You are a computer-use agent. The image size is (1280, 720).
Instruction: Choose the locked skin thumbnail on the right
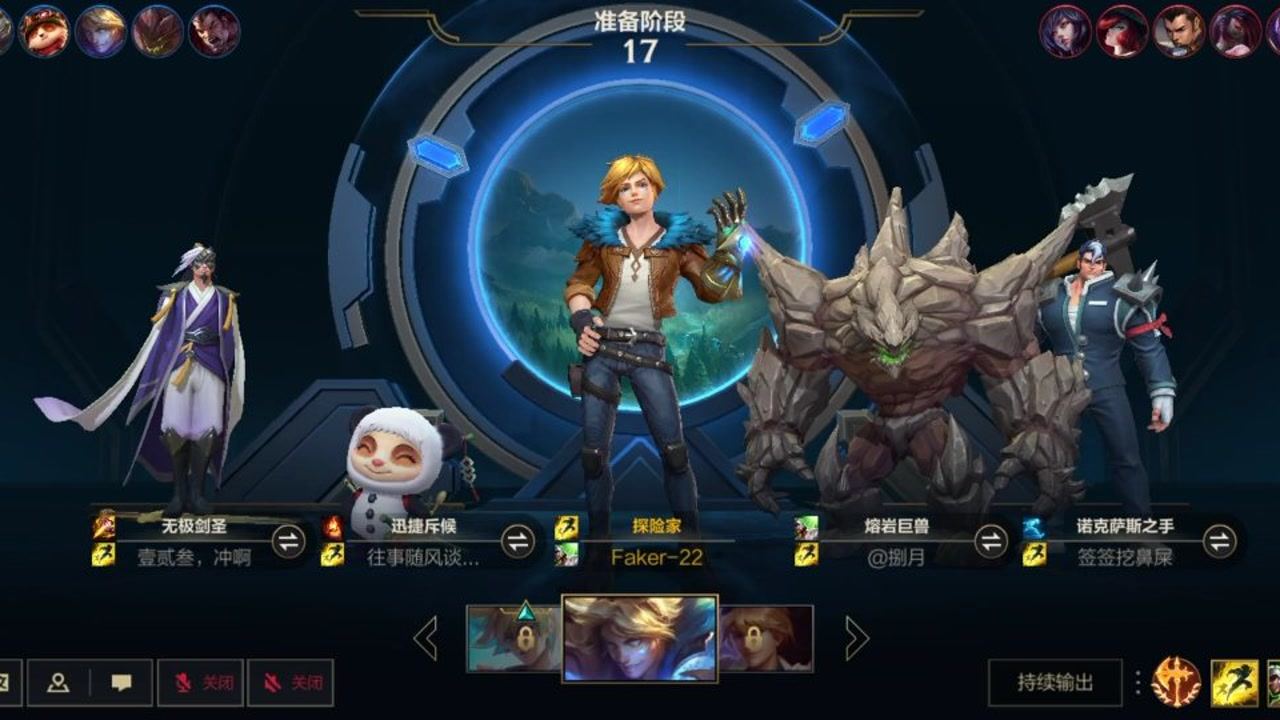pyautogui.click(x=766, y=638)
